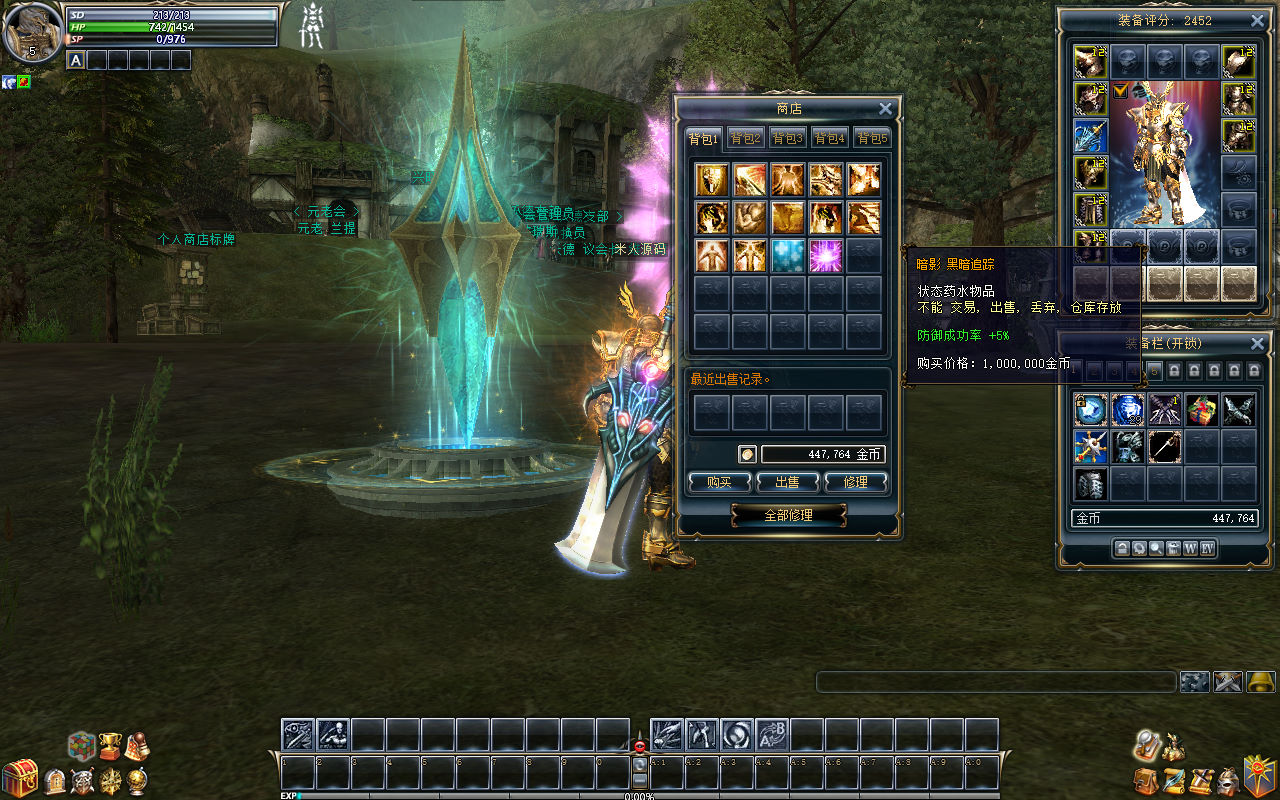The image size is (1280, 800).
Task: Open the treasure chest menu icon
Action: point(19,778)
